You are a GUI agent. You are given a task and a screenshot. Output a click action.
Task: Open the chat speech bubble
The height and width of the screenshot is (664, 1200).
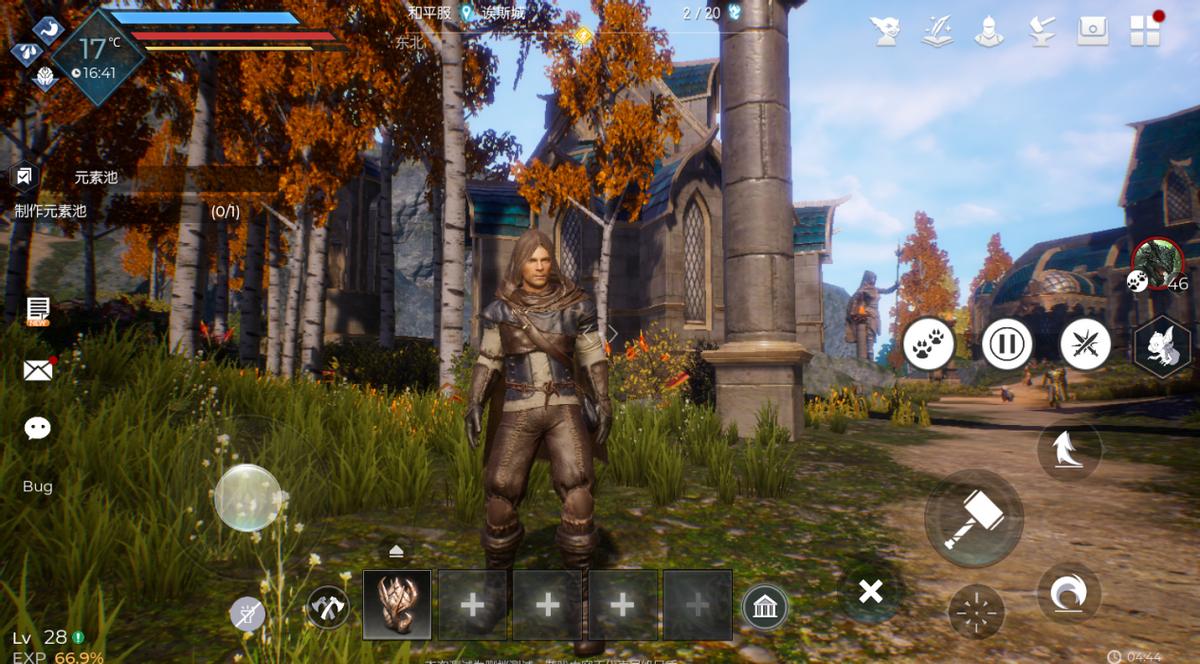tap(38, 429)
